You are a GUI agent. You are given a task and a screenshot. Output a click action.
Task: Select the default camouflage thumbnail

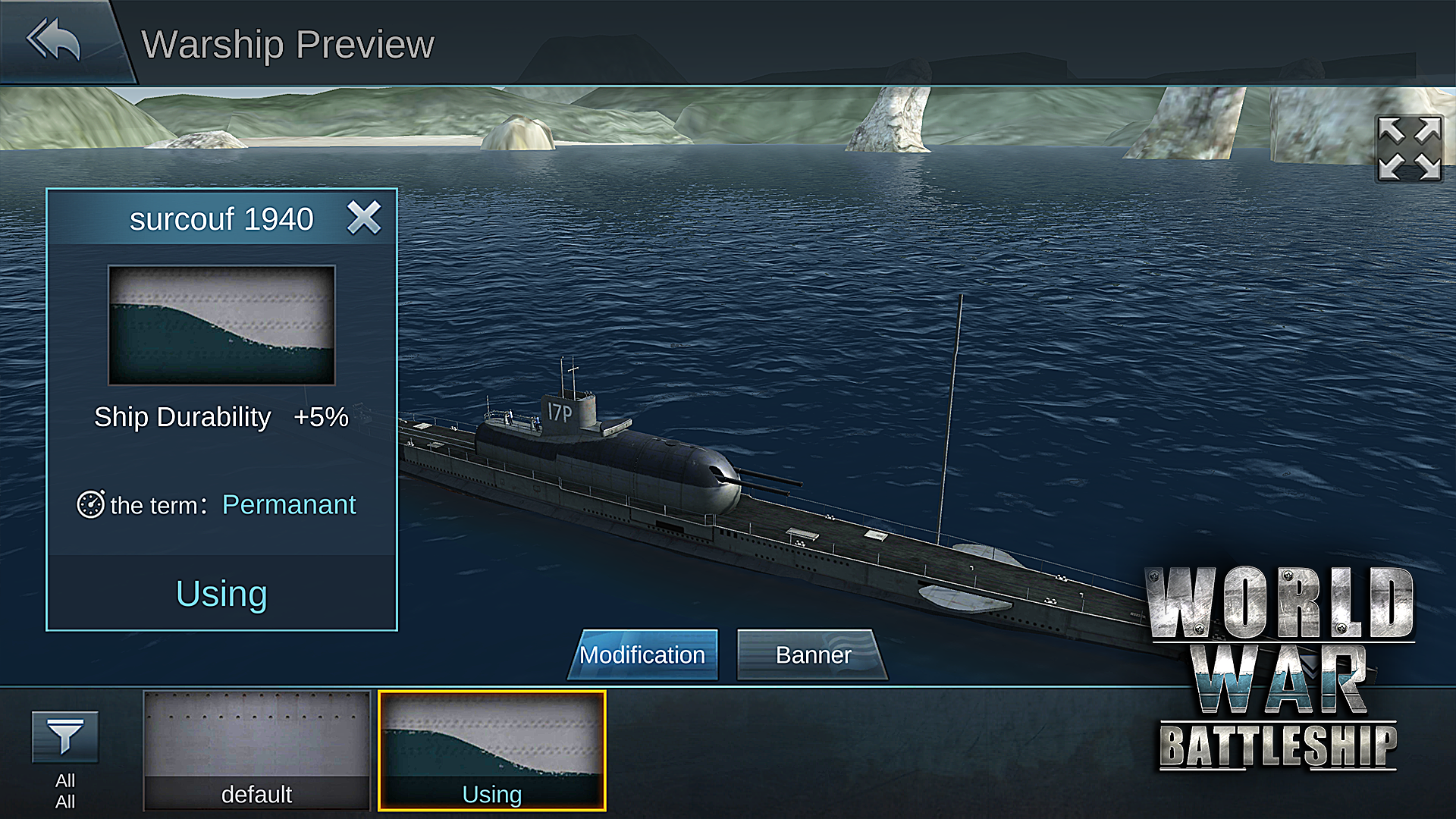click(x=256, y=750)
